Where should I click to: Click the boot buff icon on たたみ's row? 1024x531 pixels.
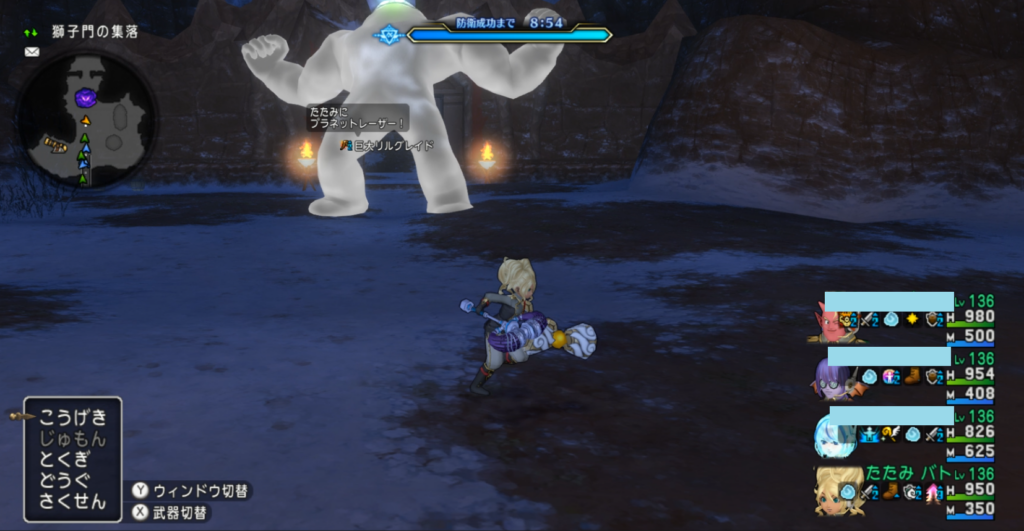889,491
